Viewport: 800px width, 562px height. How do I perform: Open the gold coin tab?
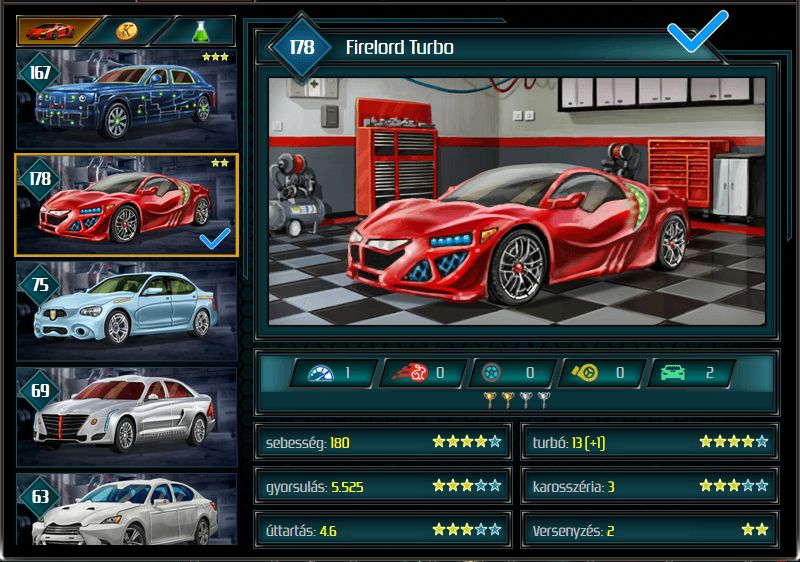126,31
